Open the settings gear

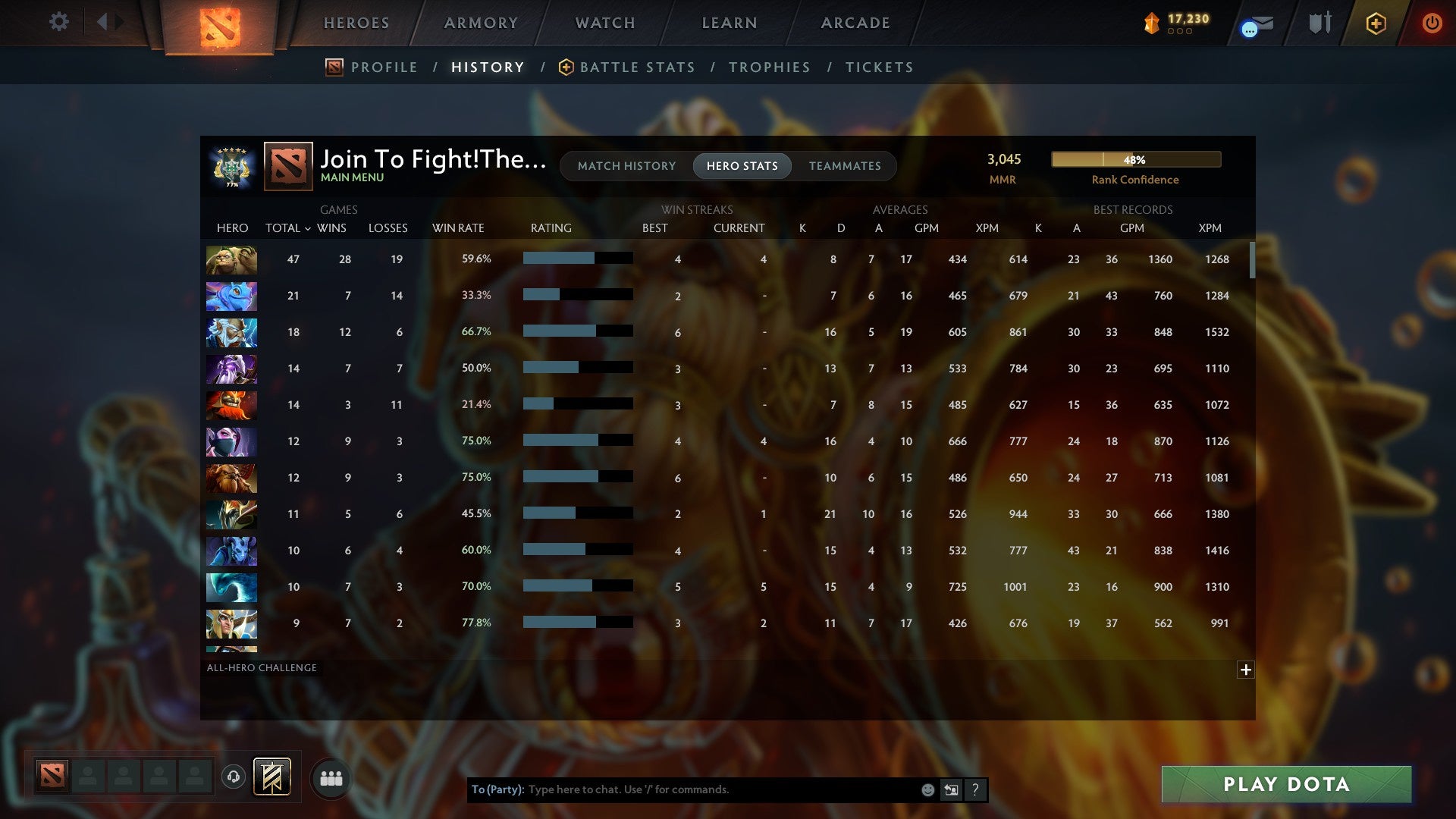point(59,22)
